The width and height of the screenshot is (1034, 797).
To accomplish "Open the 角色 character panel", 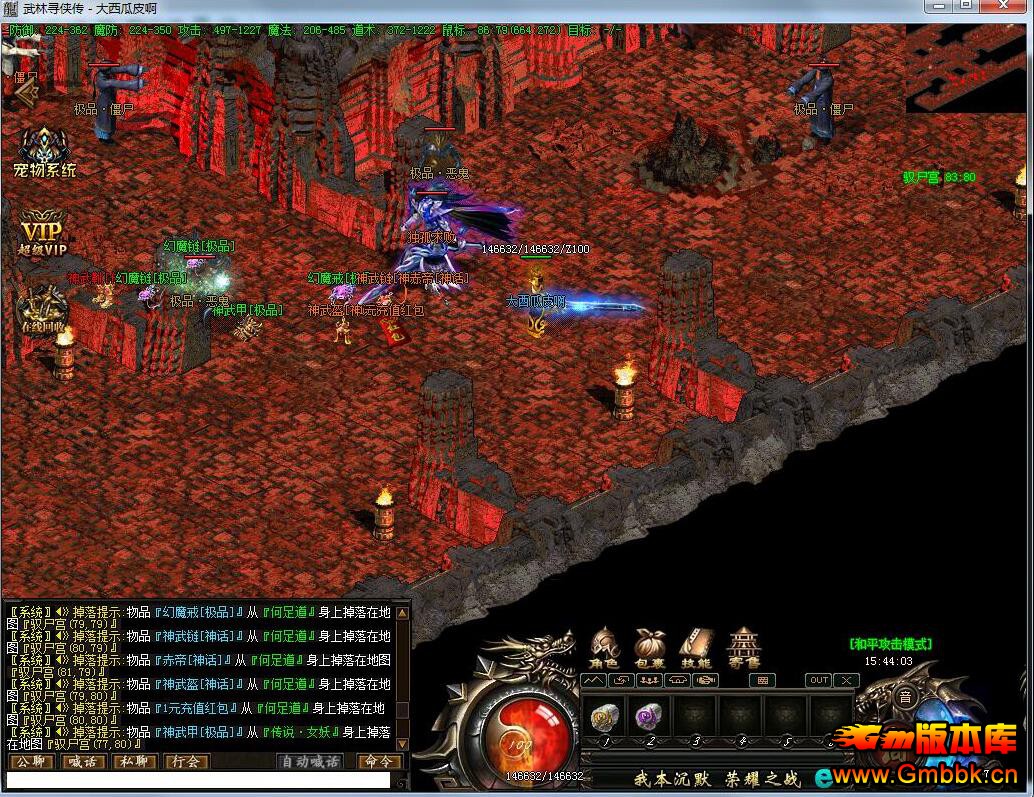I will [604, 647].
